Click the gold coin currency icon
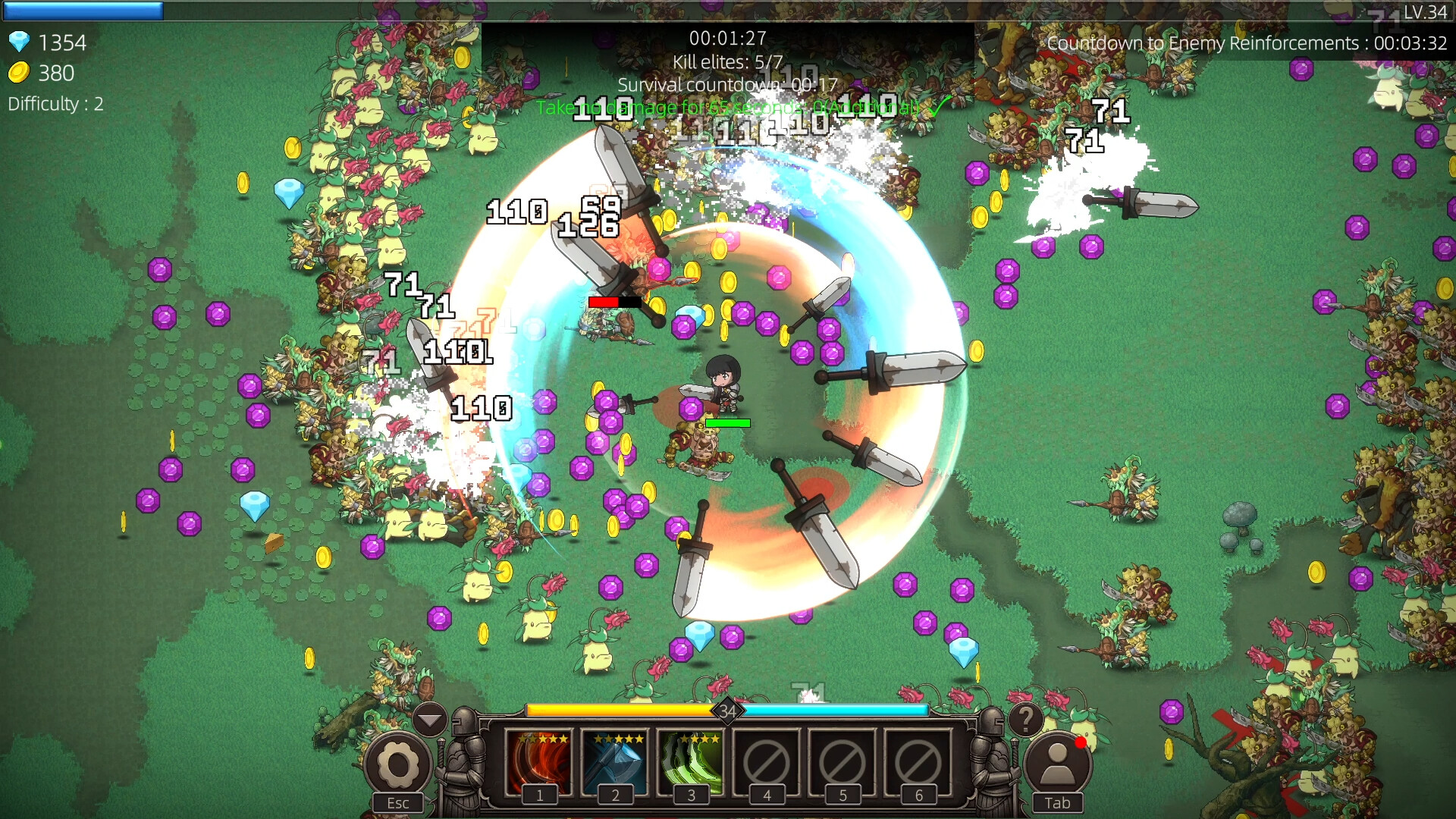This screenshot has height=819, width=1456. point(20,74)
